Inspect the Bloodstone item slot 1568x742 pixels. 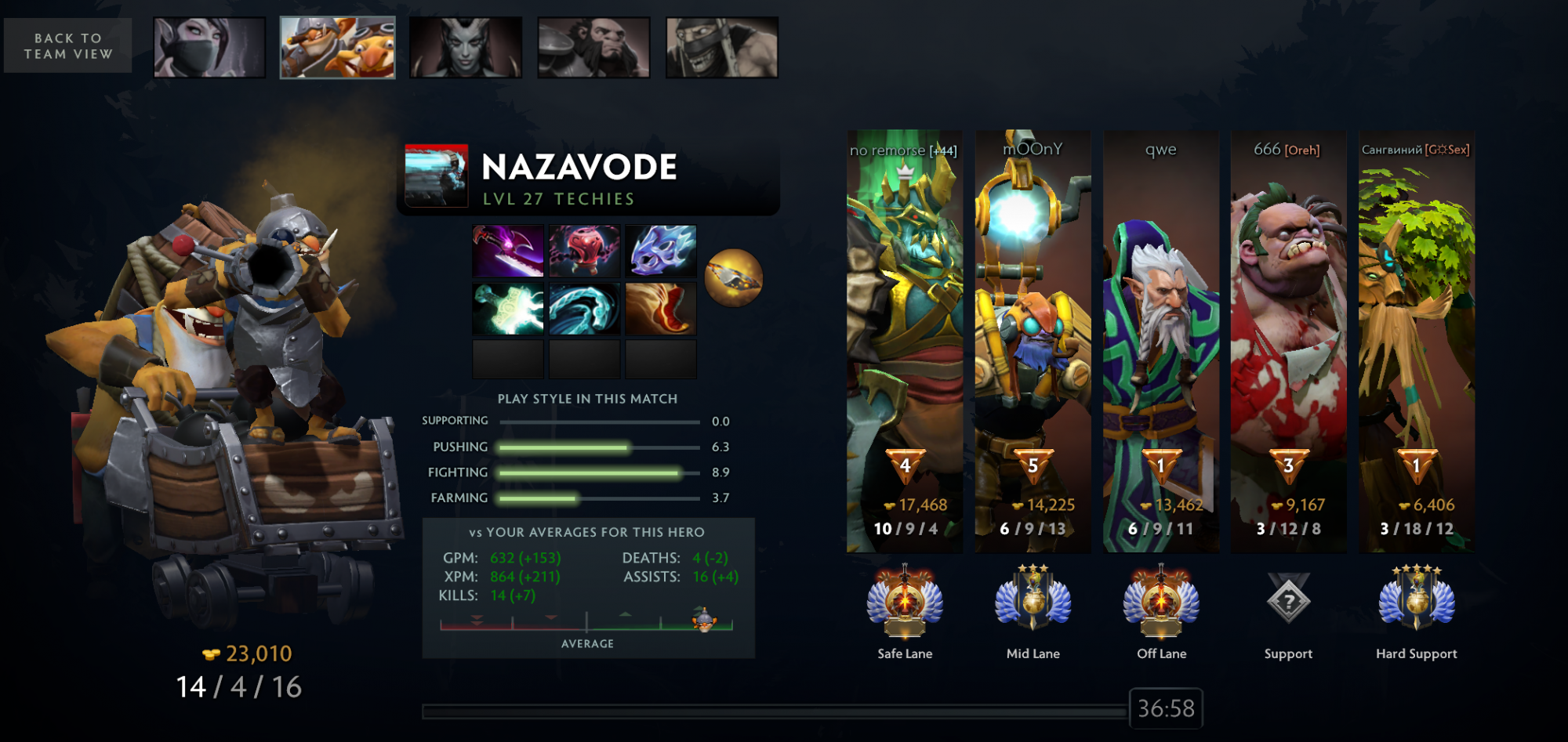[584, 251]
